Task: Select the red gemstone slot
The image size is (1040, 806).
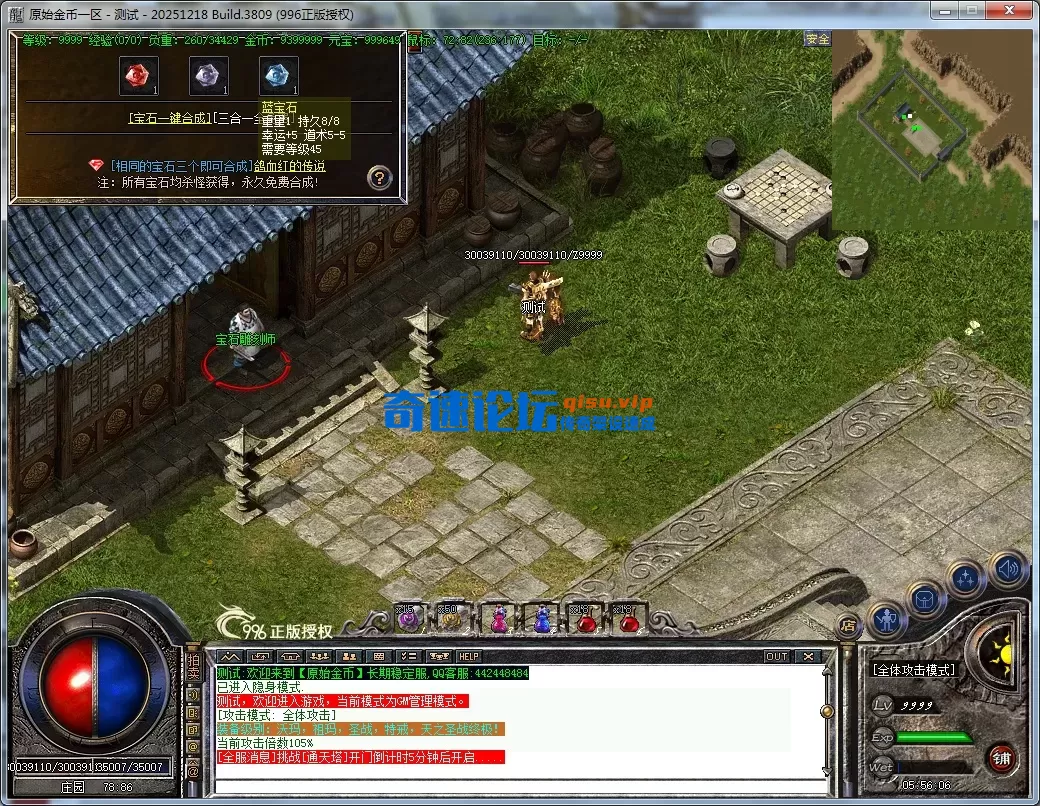Action: (139, 76)
